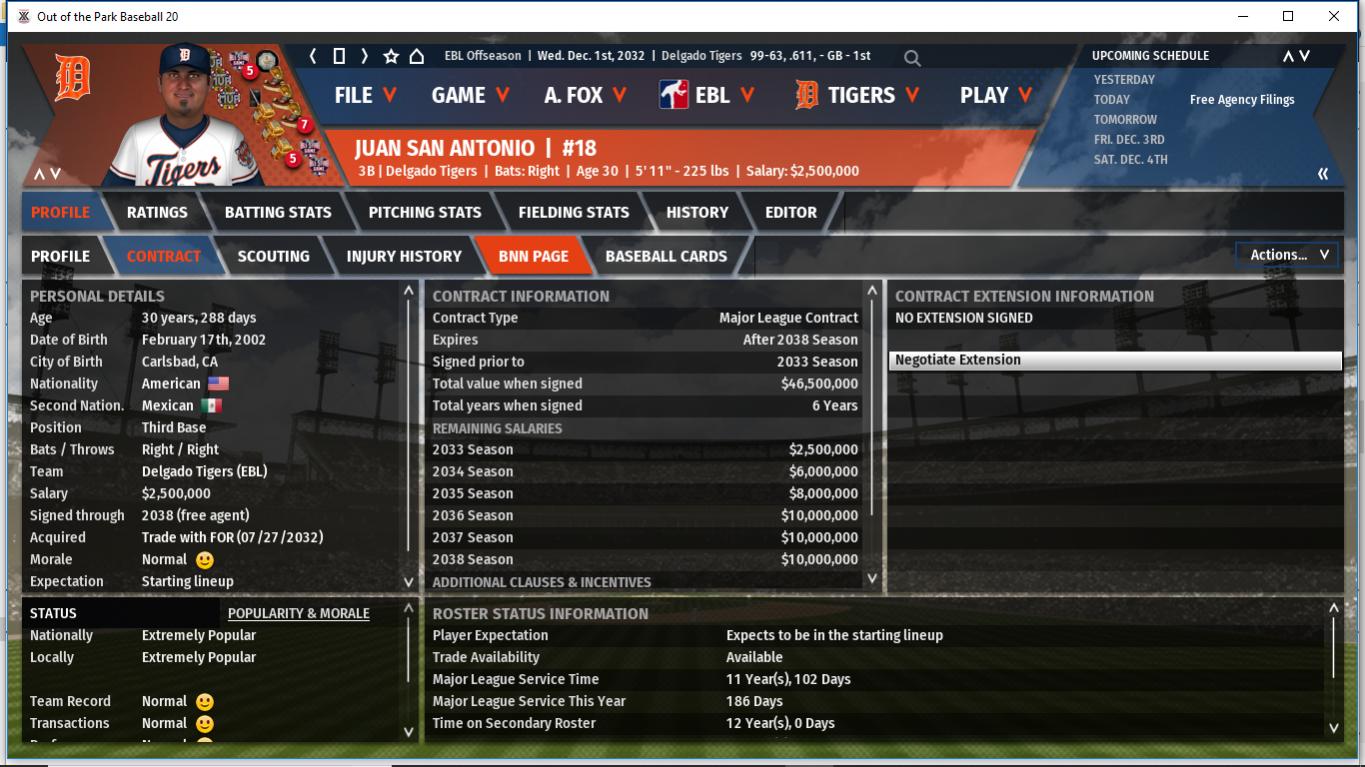Image resolution: width=1365 pixels, height=767 pixels.
Task: Open the INJURY HISTORY sub-tab
Action: 404,256
